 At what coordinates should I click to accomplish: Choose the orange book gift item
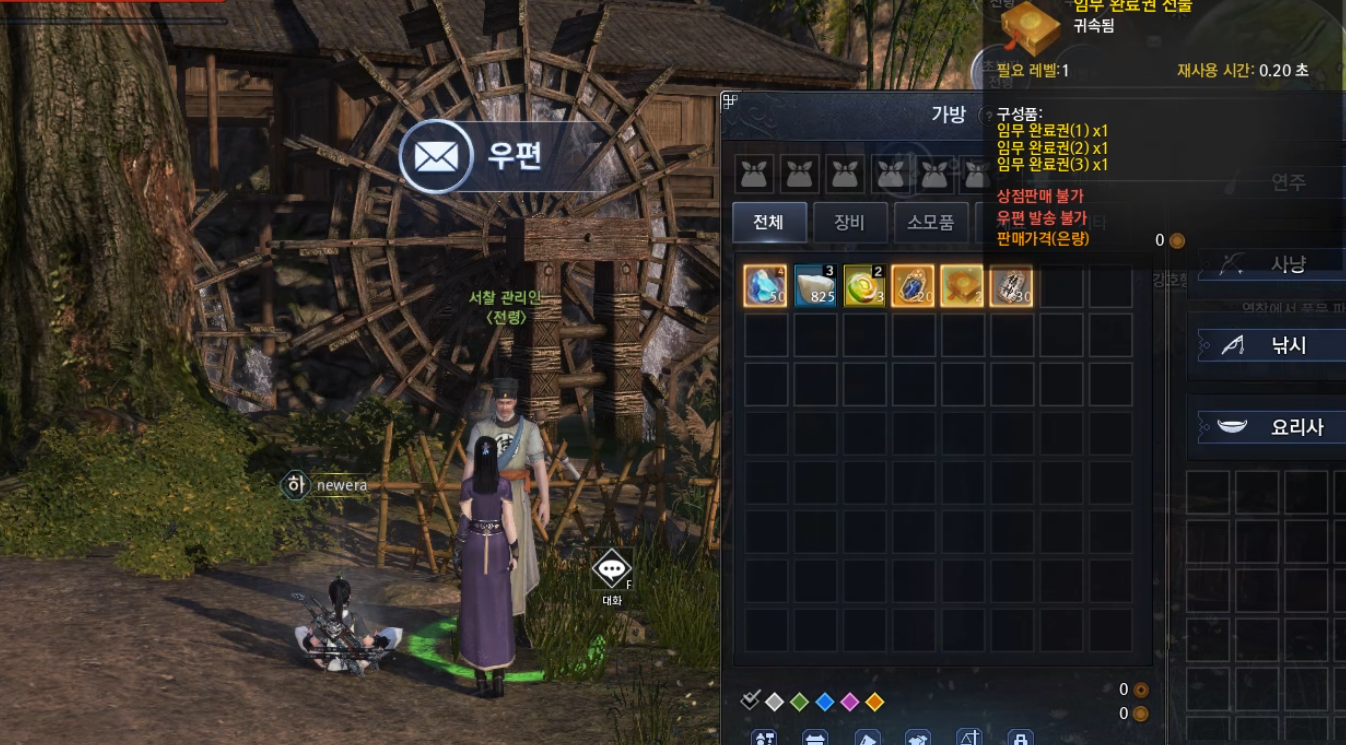pos(961,286)
